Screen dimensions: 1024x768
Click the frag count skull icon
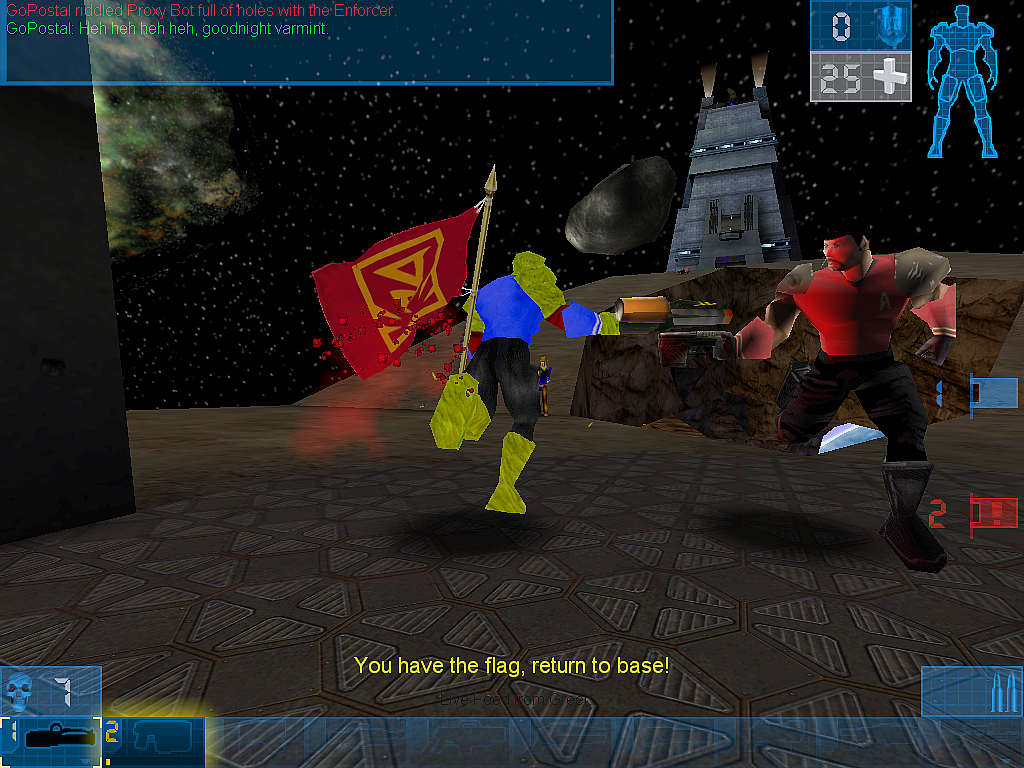click(x=20, y=690)
